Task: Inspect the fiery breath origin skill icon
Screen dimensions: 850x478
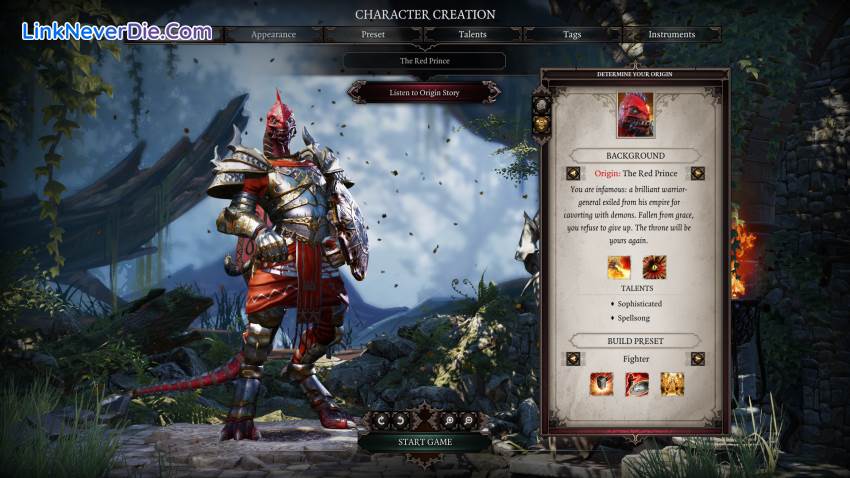Action: [x=617, y=269]
